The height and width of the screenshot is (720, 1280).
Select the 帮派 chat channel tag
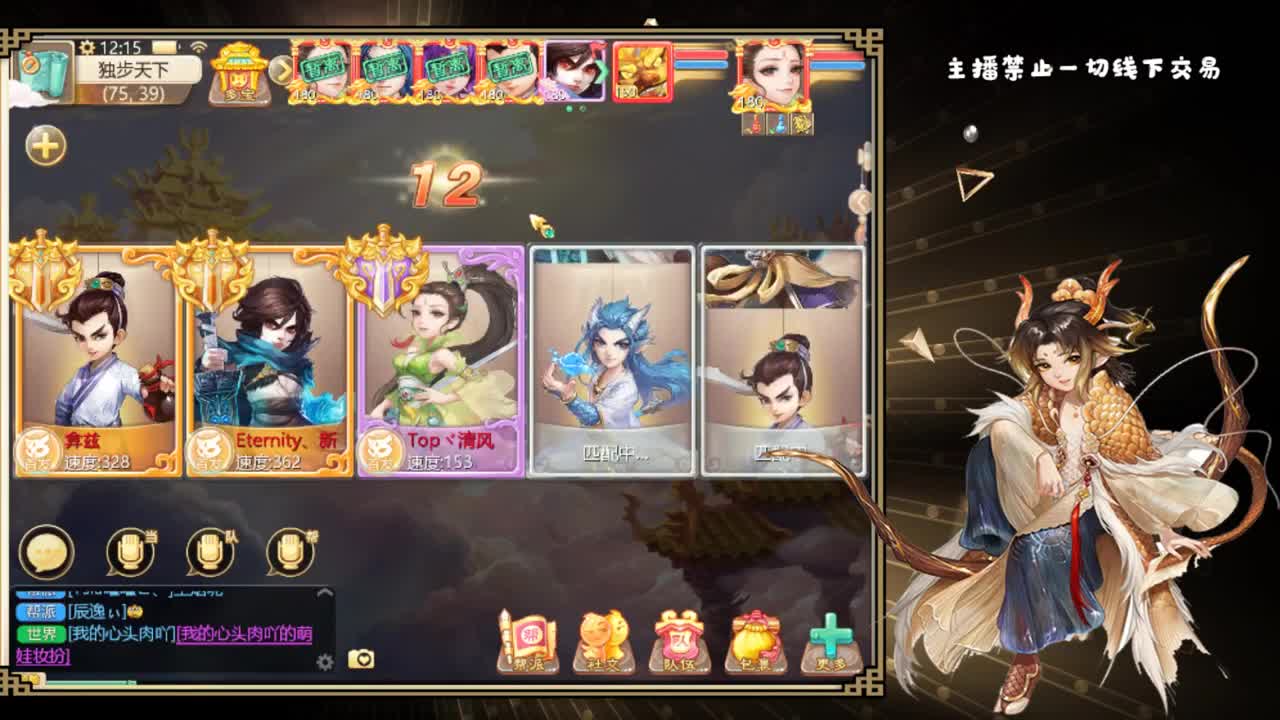40,610
